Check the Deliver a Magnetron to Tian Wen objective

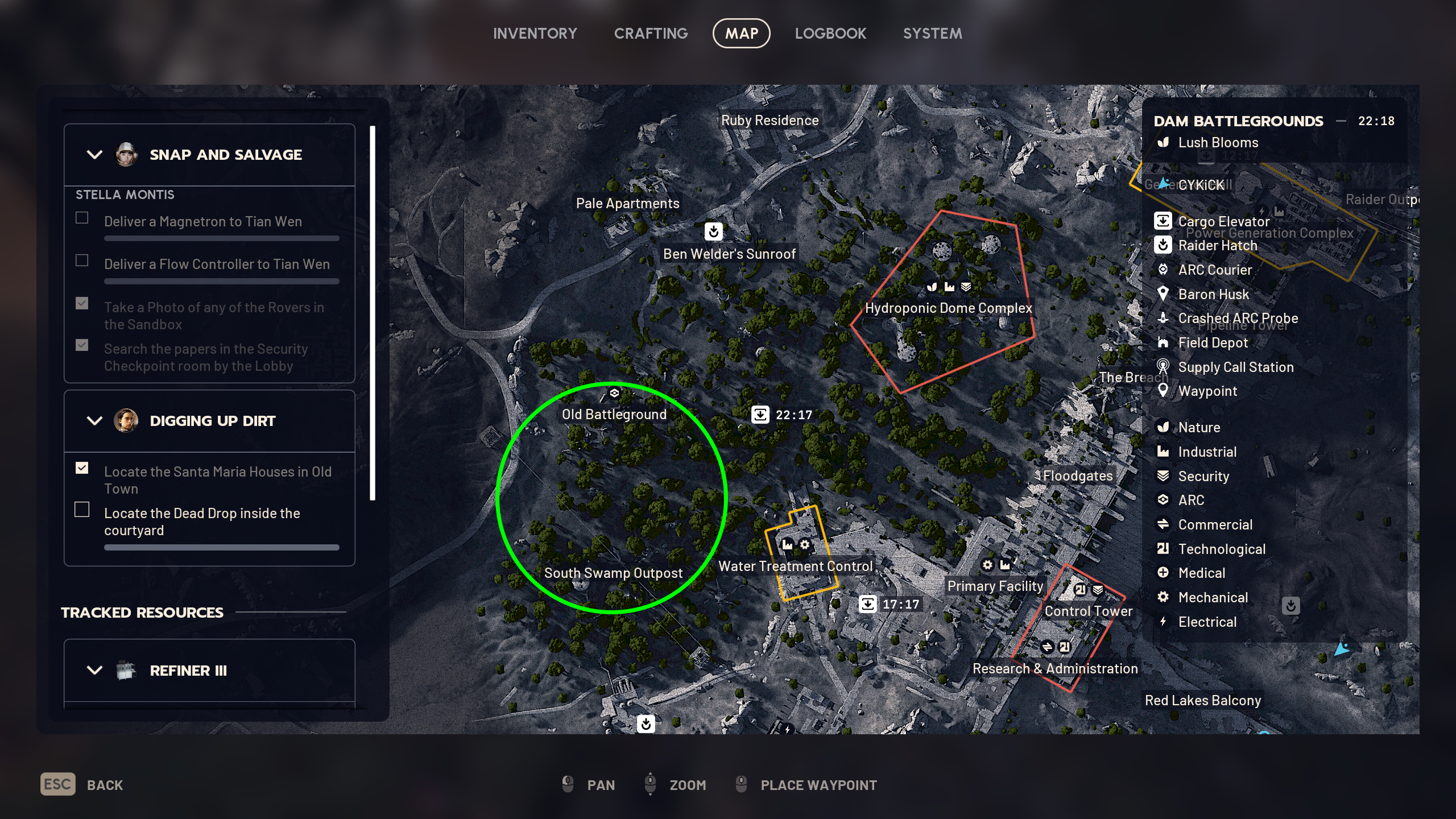click(x=82, y=217)
